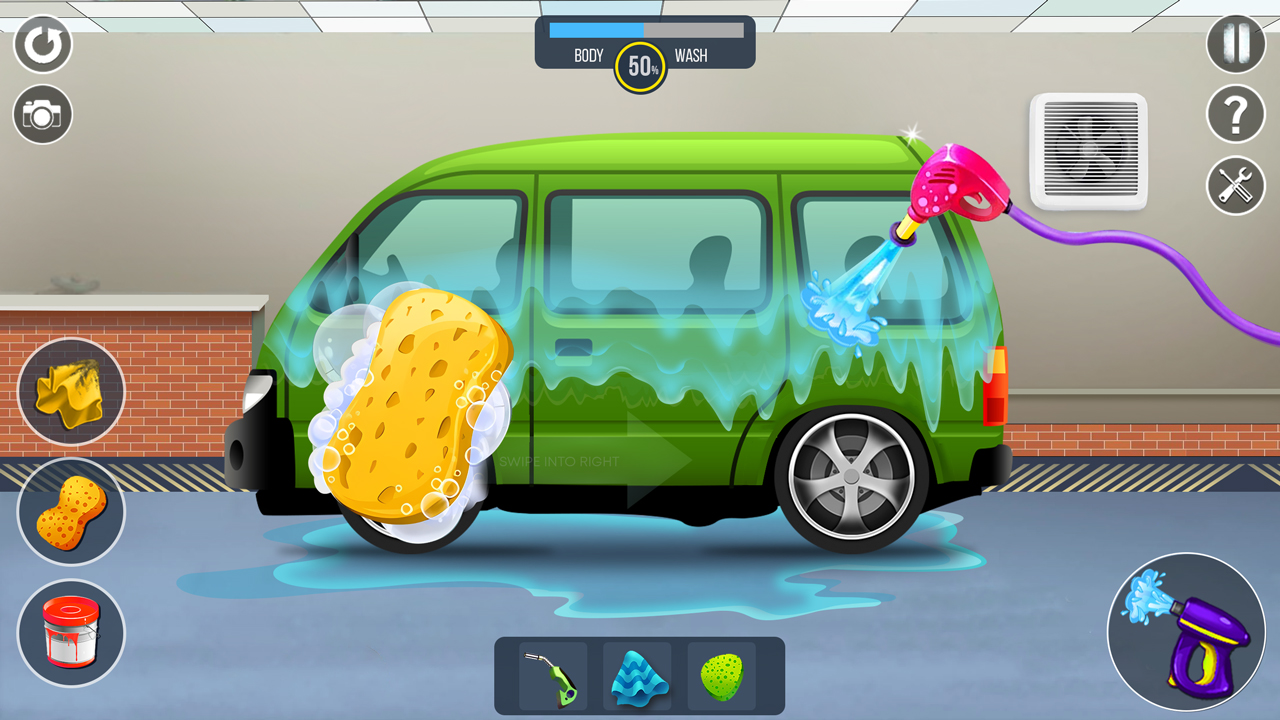Restart the car wash level

tap(42, 45)
